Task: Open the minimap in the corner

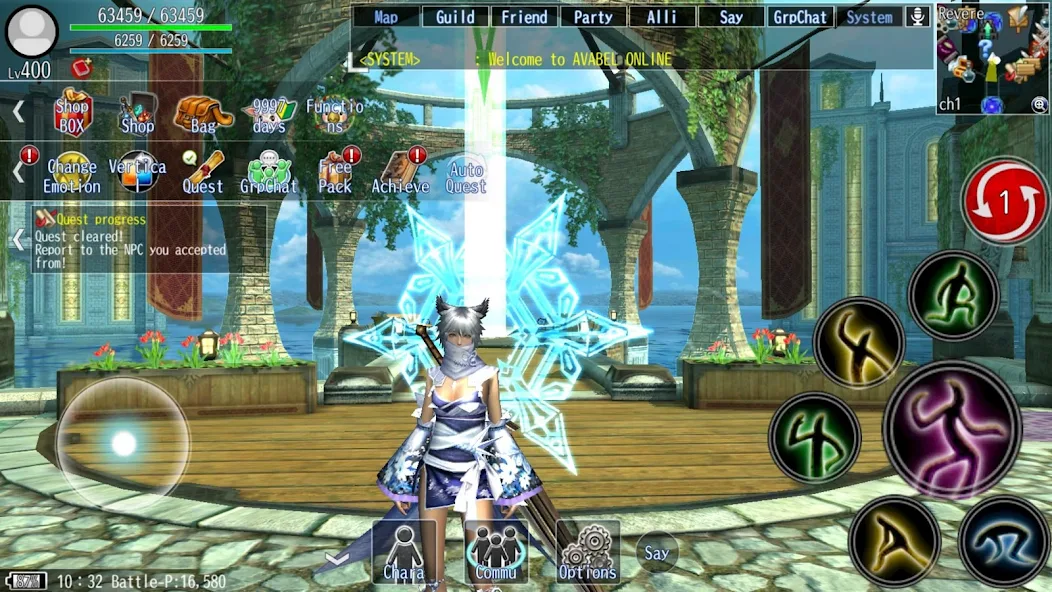Action: (x=992, y=58)
